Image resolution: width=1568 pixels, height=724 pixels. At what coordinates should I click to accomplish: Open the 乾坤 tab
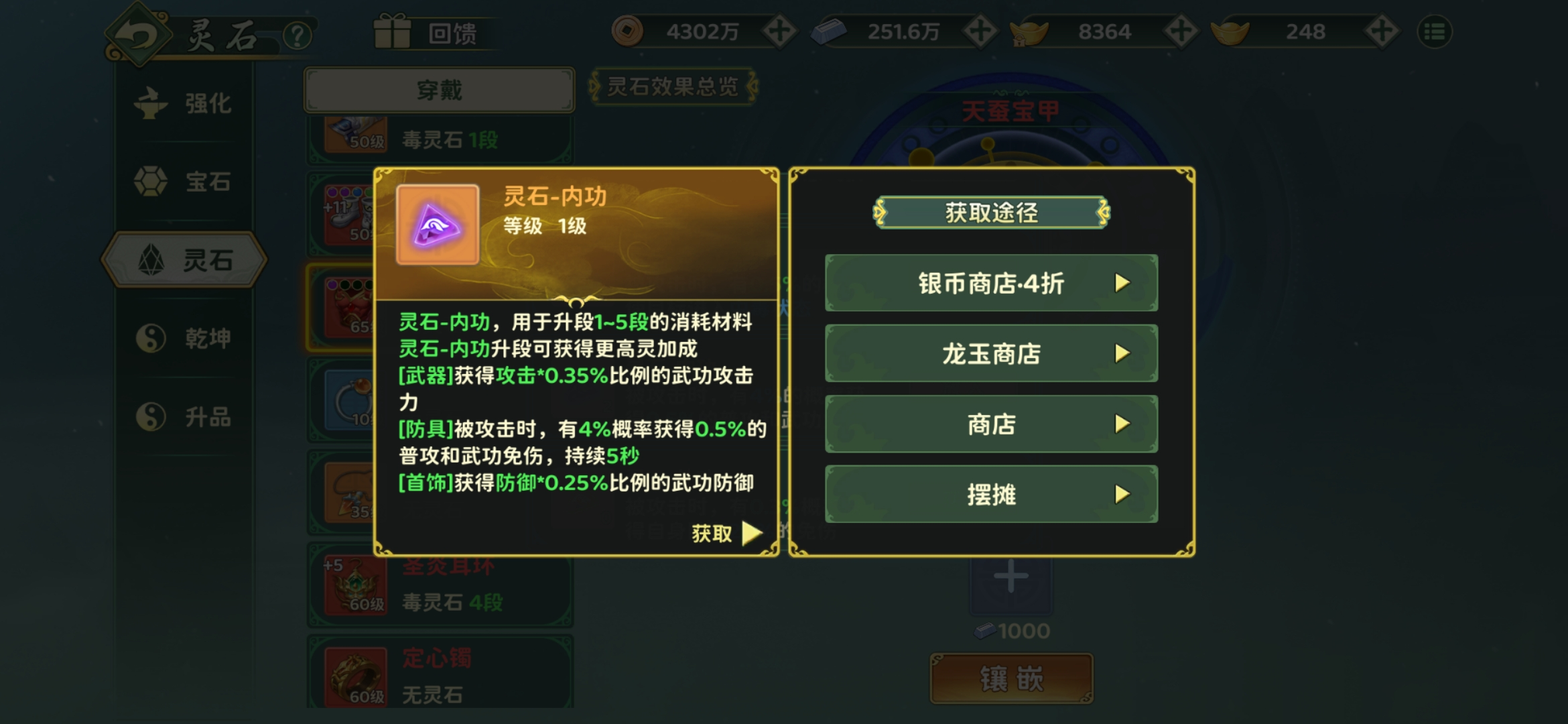point(184,339)
